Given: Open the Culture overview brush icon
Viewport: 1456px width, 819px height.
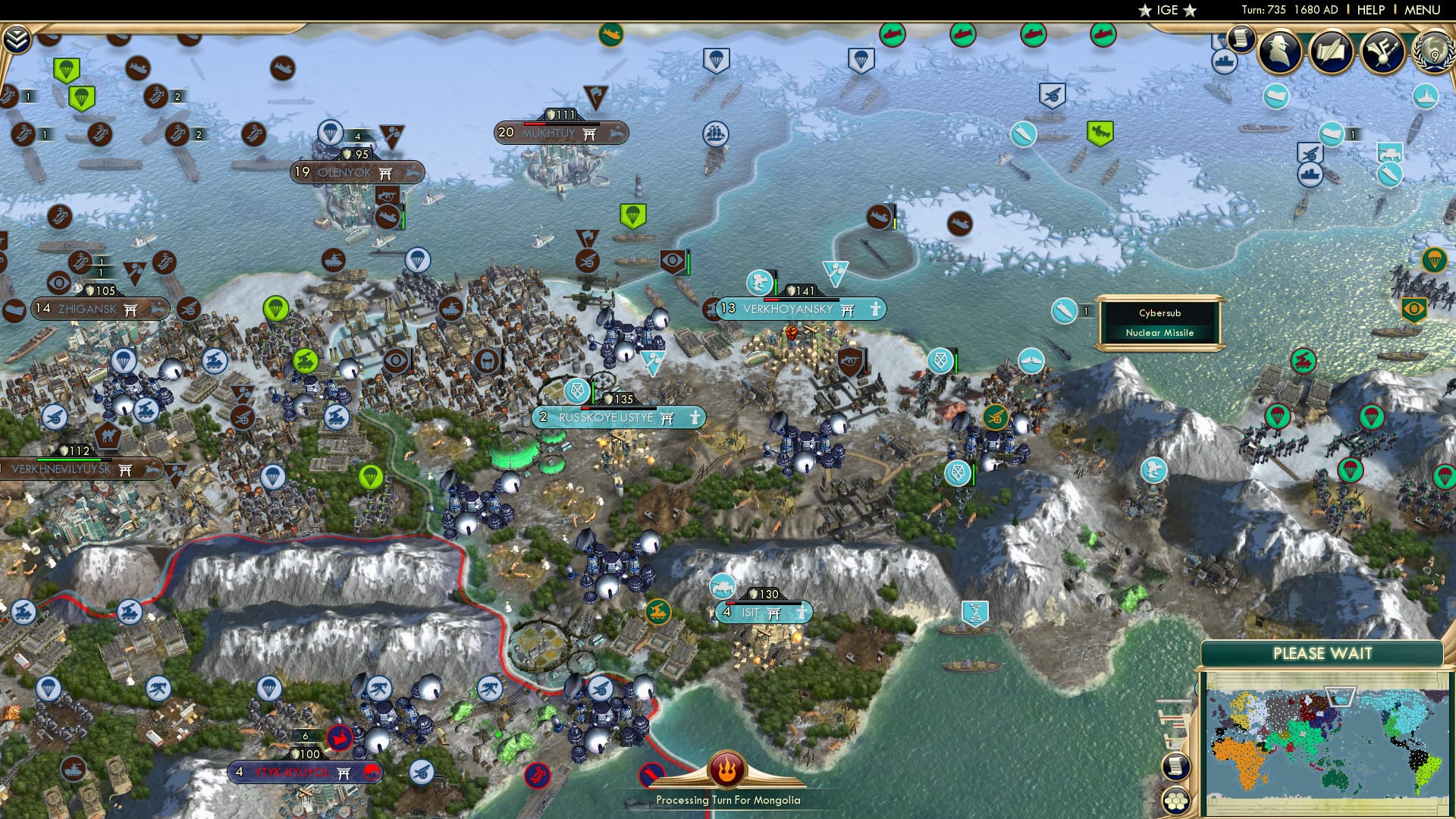Looking at the screenshot, I should tap(1382, 53).
